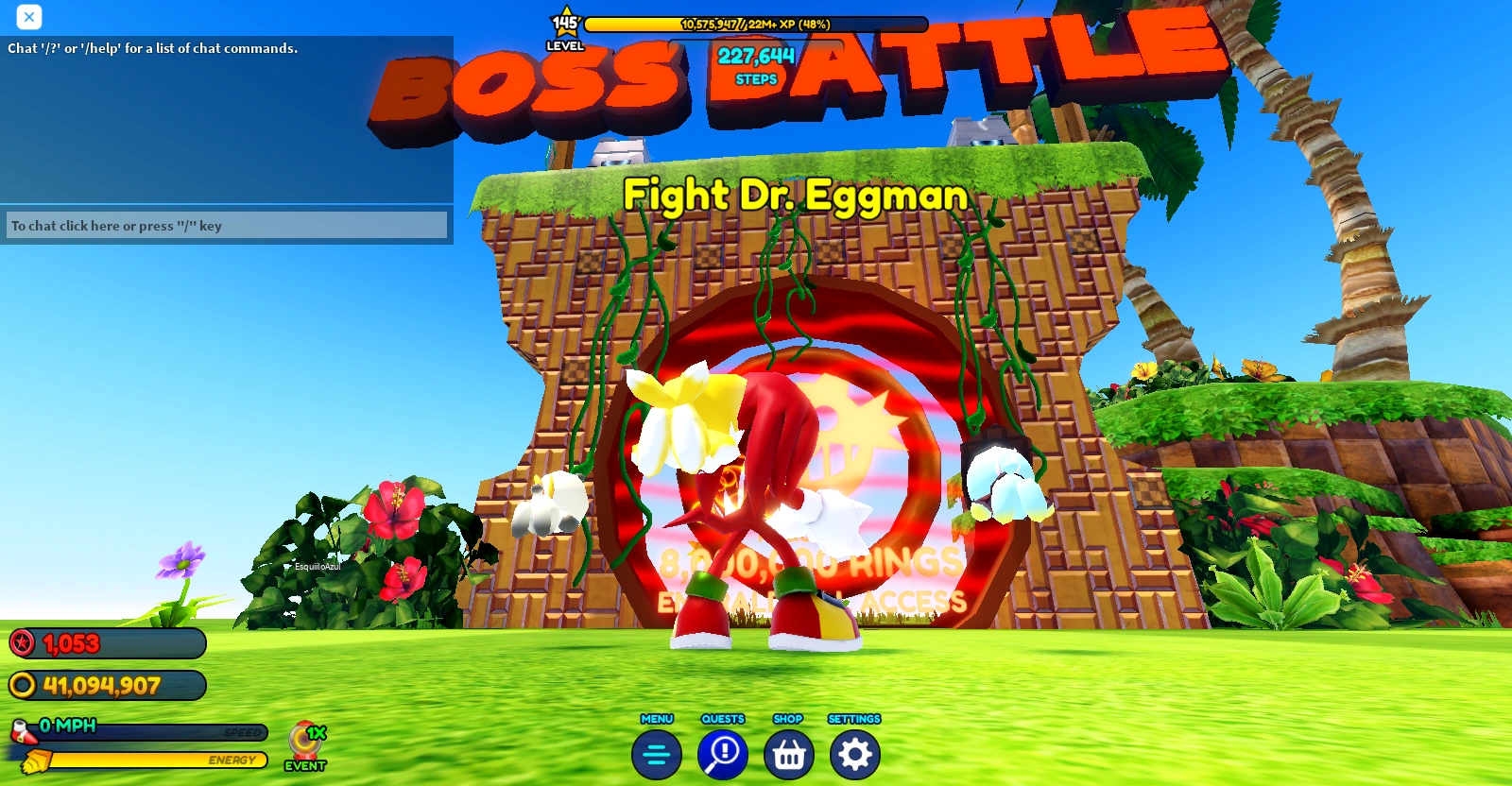Viewport: 1512px width, 786px height.
Task: Click the 1X Event gumball icon
Action: (x=304, y=740)
